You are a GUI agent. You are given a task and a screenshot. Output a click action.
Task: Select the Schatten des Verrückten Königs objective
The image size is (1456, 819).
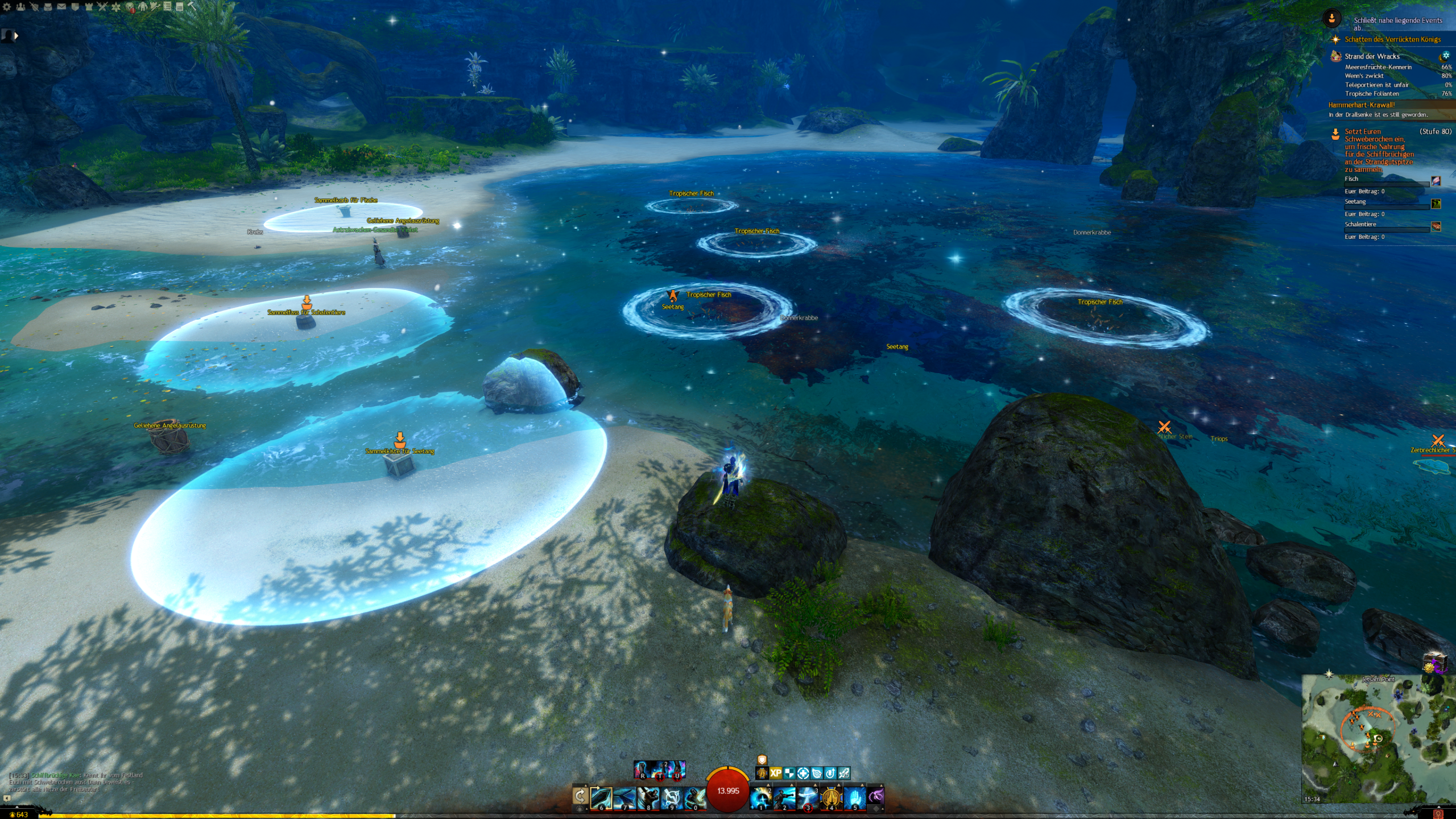tap(1392, 39)
